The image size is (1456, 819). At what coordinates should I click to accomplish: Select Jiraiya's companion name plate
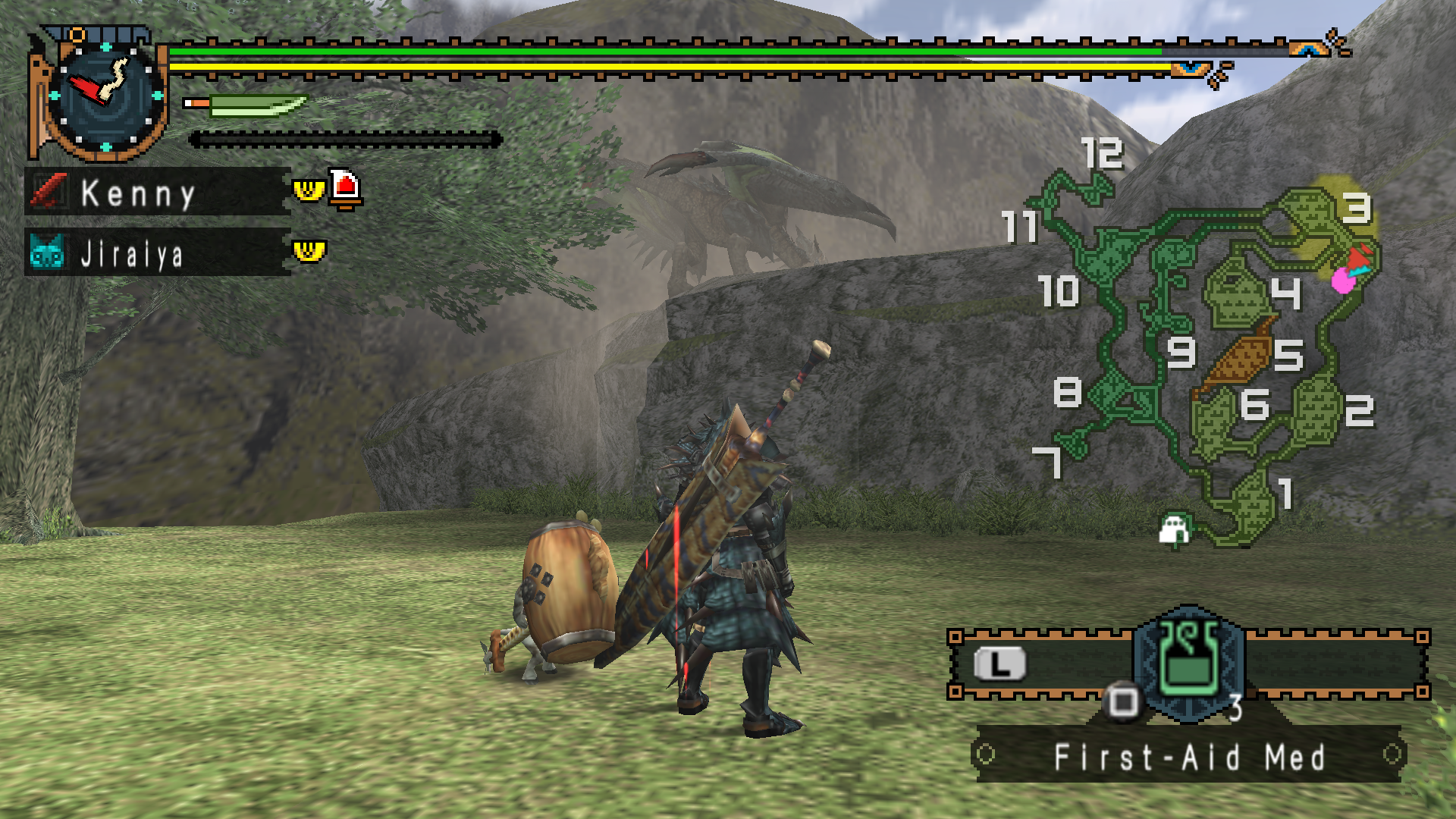tap(158, 253)
